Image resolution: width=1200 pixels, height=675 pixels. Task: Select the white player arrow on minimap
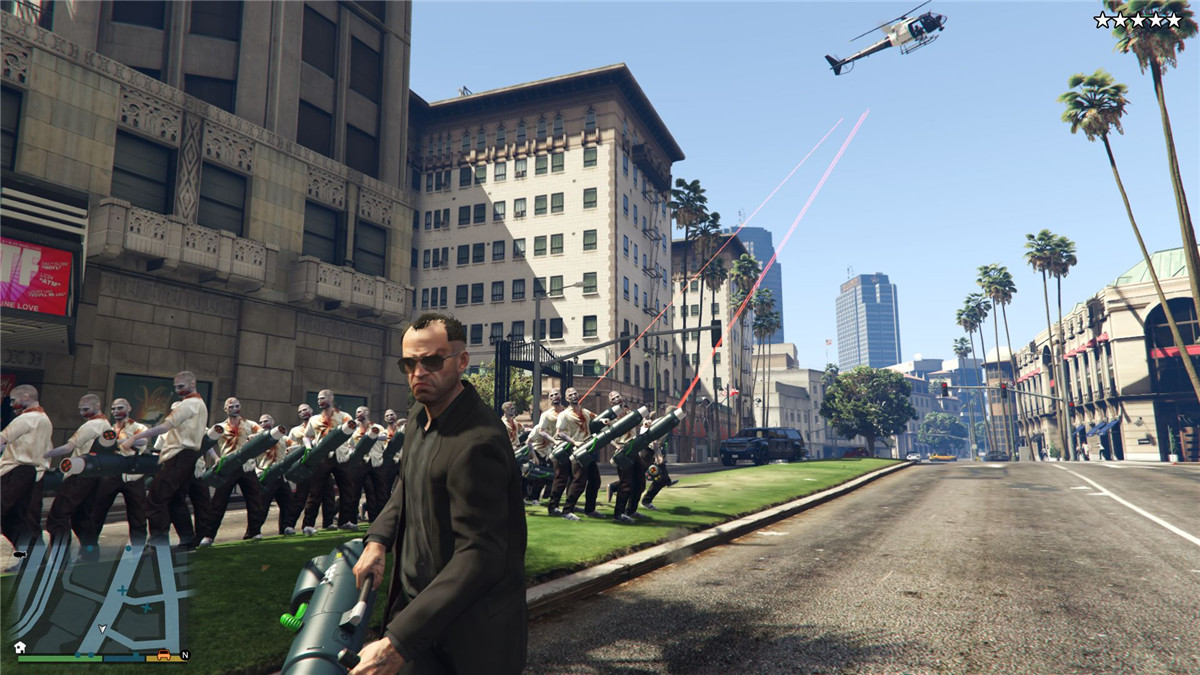point(102,629)
